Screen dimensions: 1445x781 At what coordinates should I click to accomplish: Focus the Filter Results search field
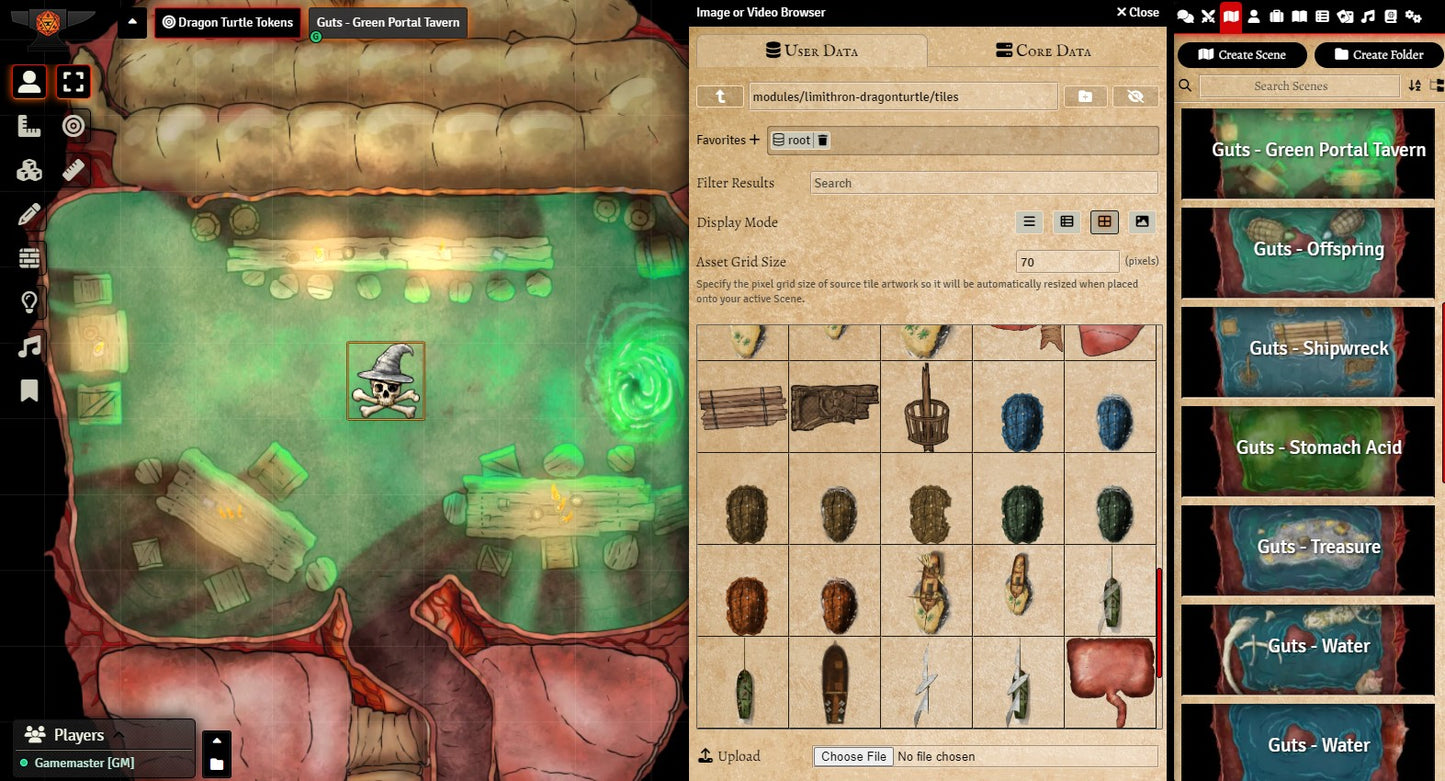click(x=983, y=183)
